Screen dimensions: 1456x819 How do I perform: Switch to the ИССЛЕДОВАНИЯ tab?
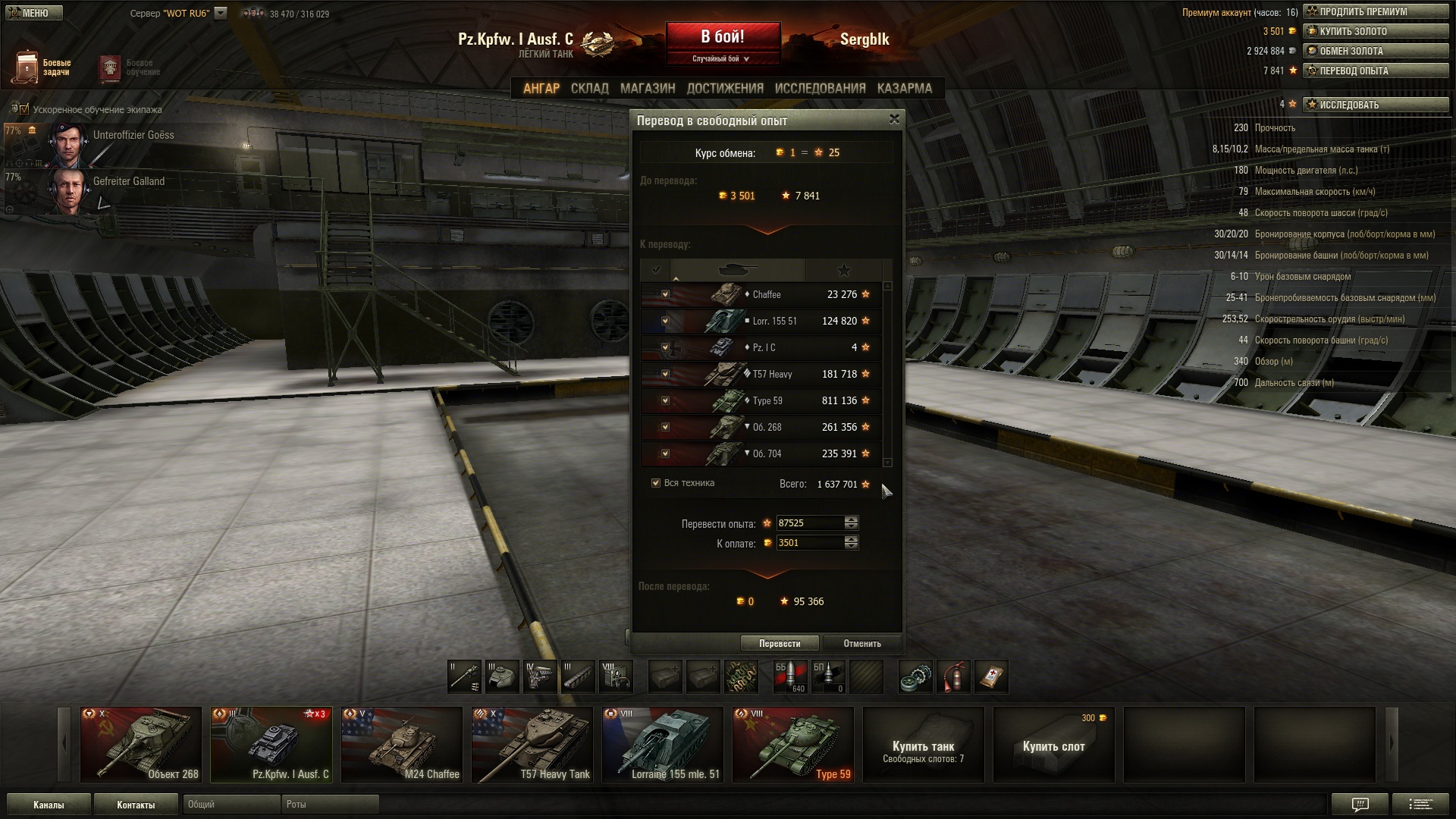820,88
